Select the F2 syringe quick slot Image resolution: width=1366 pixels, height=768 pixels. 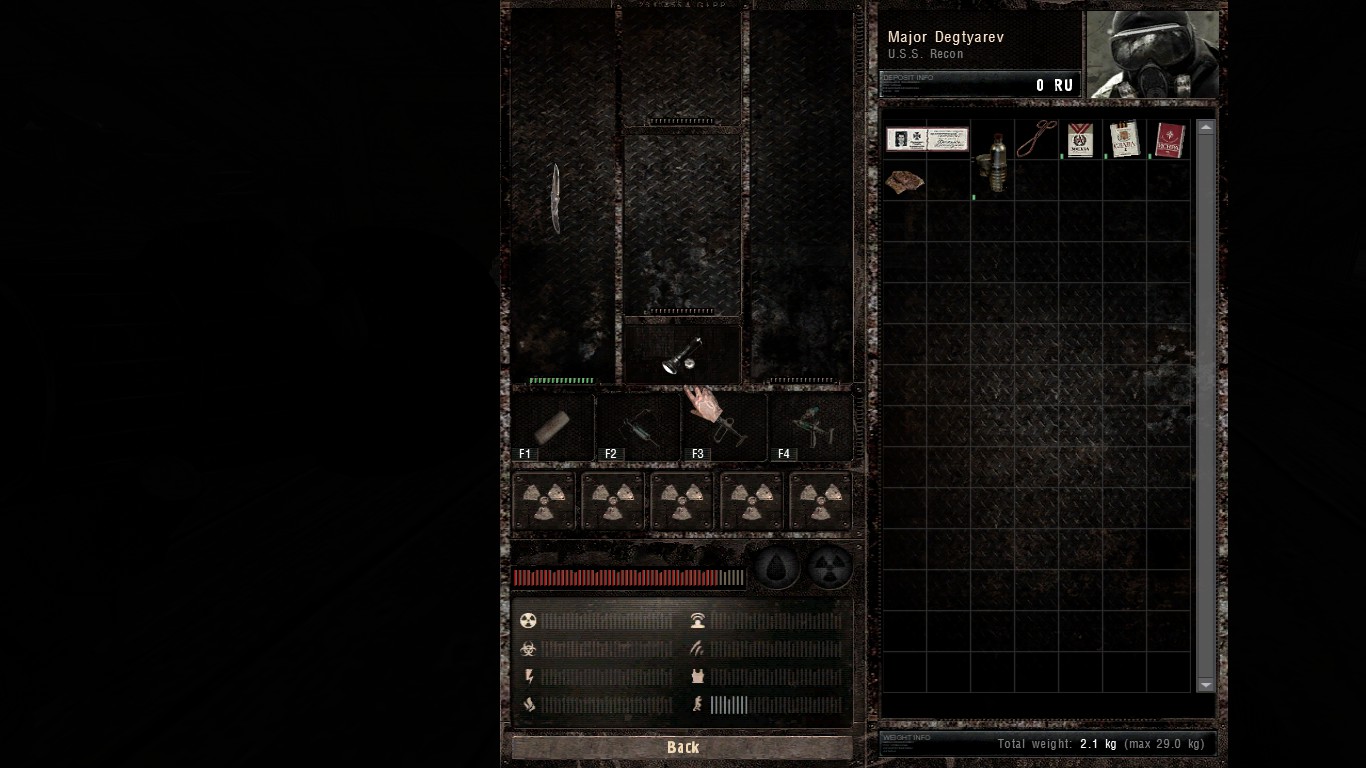[x=638, y=428]
